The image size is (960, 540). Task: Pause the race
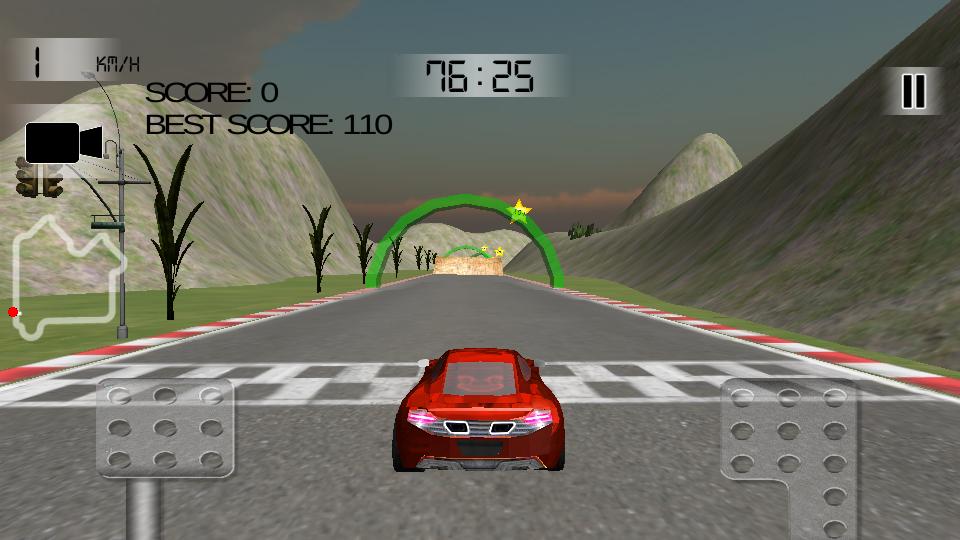tap(913, 91)
